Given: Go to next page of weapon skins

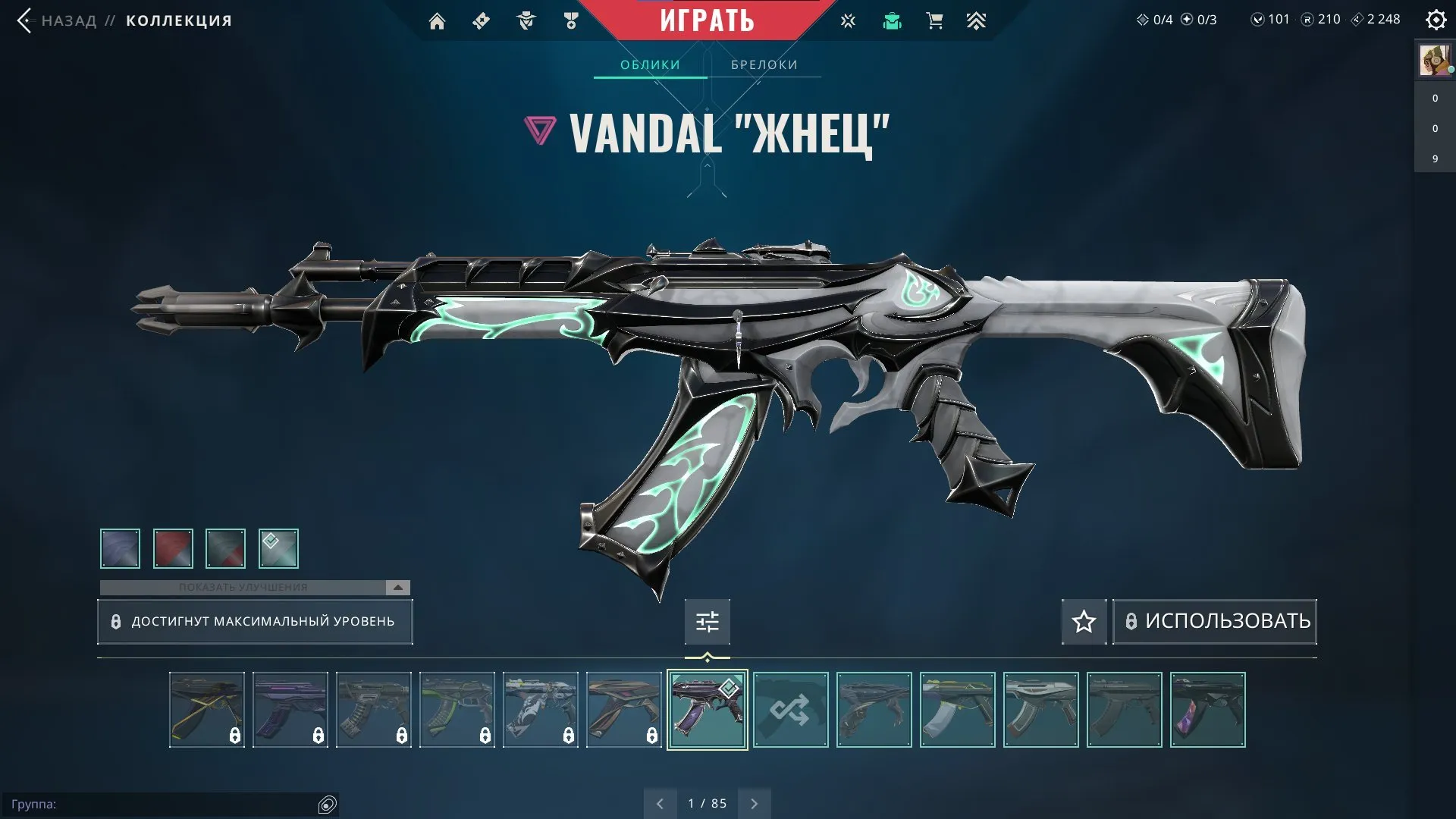Looking at the screenshot, I should click(754, 802).
